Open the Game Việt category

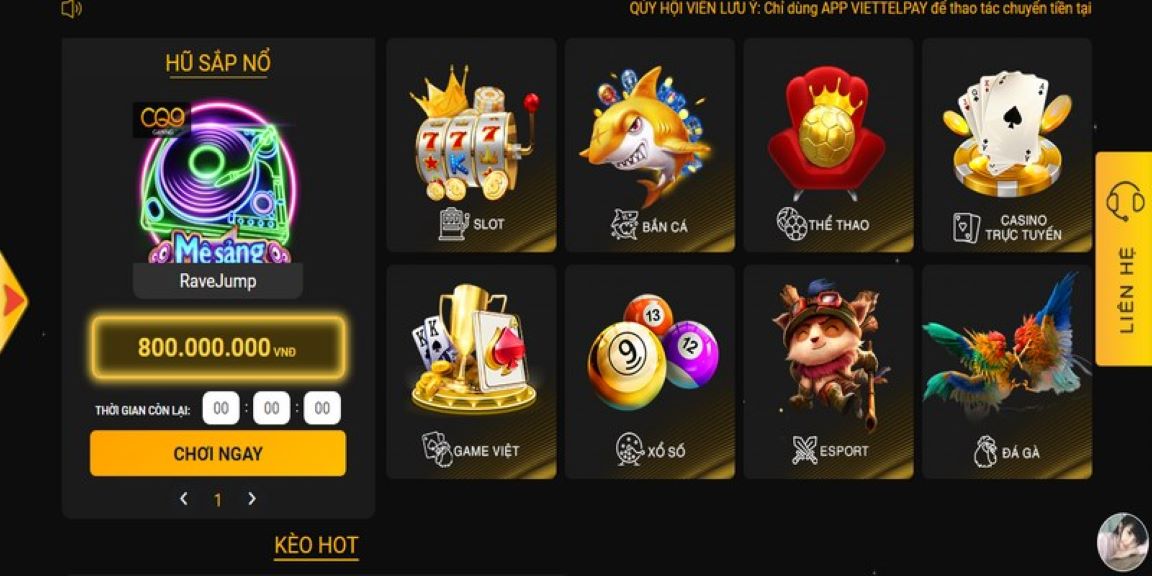[x=471, y=372]
